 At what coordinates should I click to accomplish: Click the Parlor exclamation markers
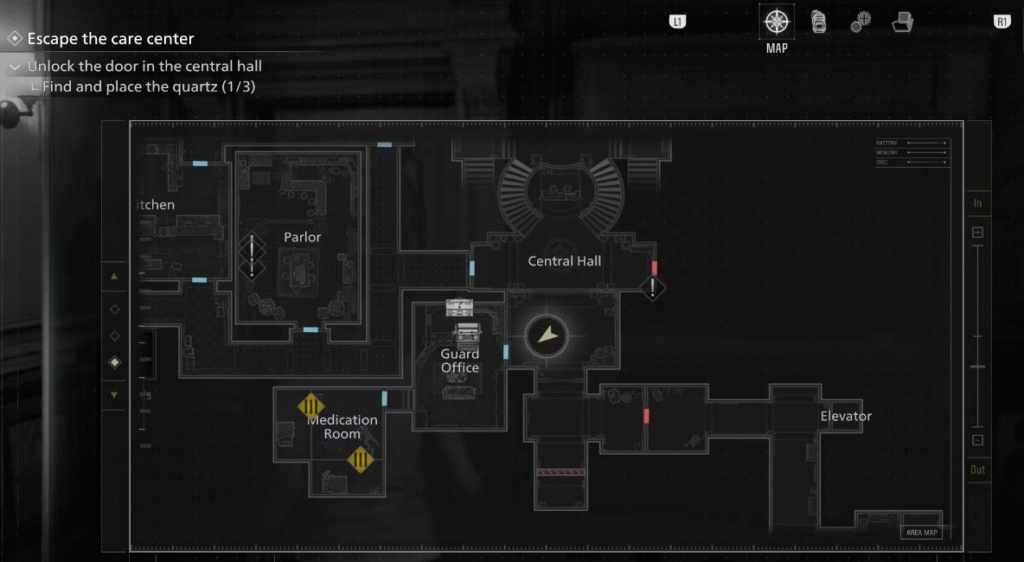pyautogui.click(x=252, y=256)
